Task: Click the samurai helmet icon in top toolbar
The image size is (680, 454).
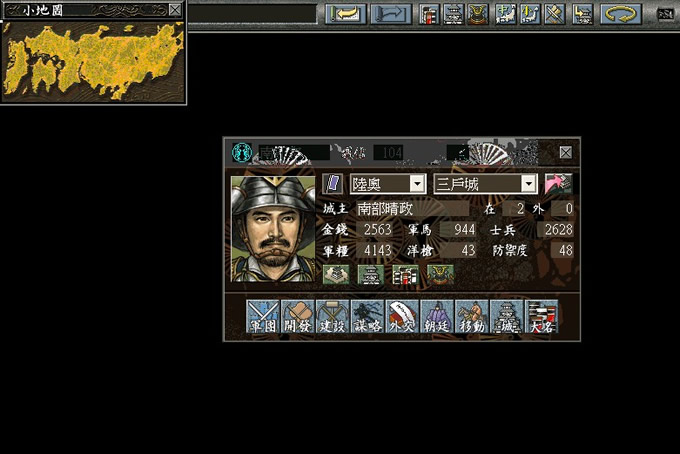Action: point(478,14)
